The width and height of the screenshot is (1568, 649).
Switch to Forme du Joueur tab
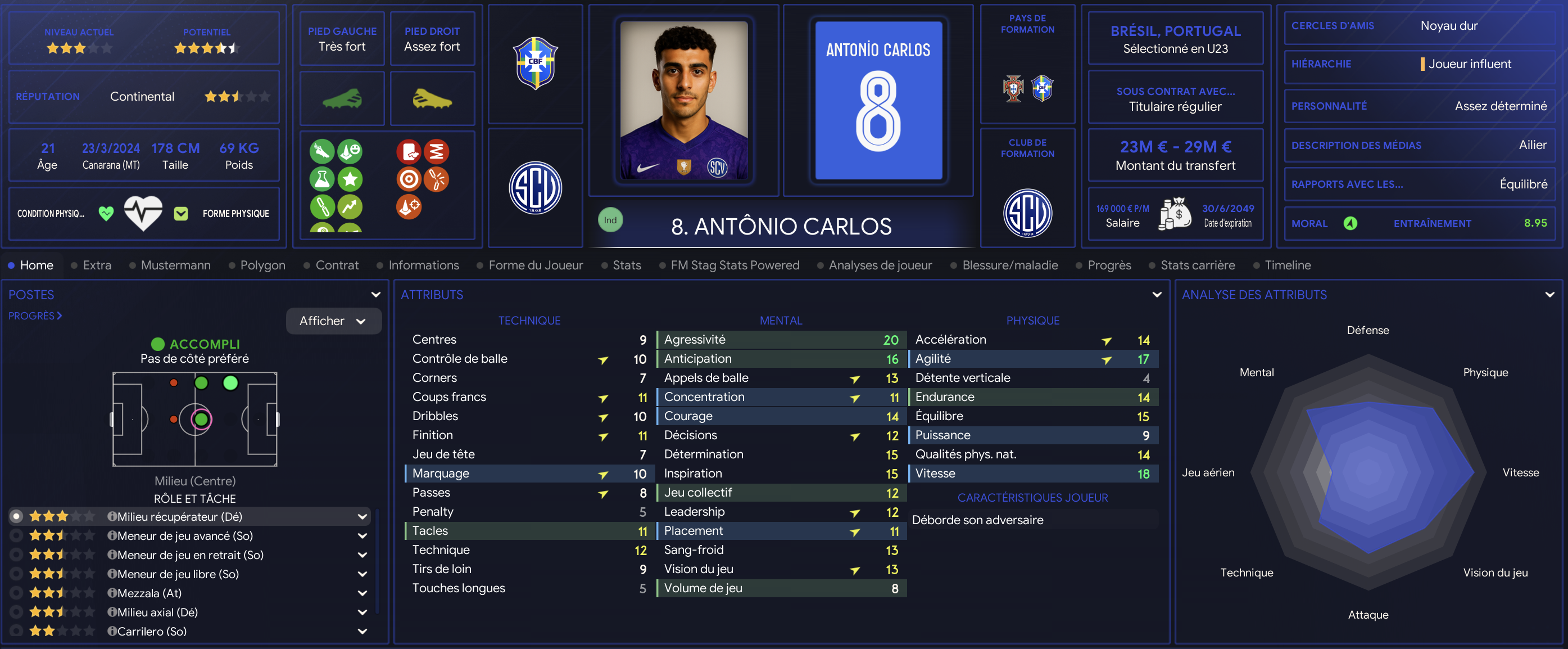(535, 265)
